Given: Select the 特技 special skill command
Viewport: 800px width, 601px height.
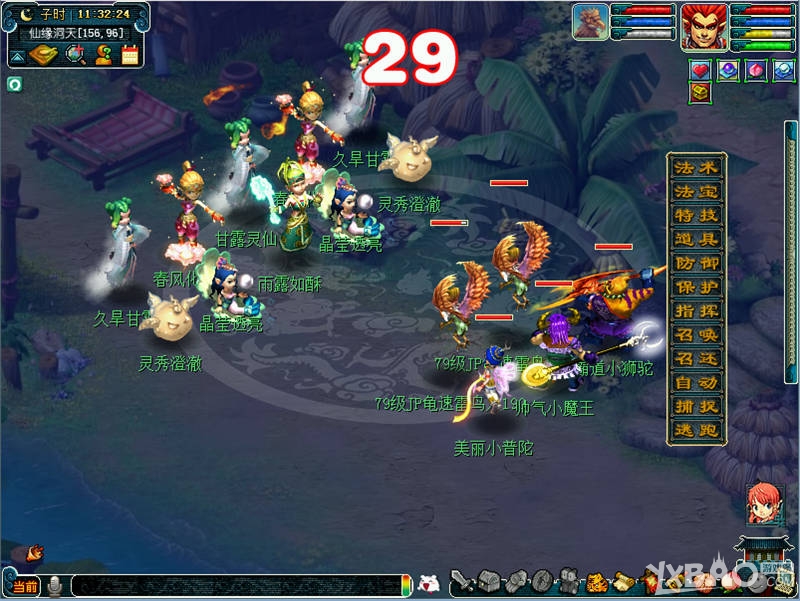Looking at the screenshot, I should click(695, 216).
